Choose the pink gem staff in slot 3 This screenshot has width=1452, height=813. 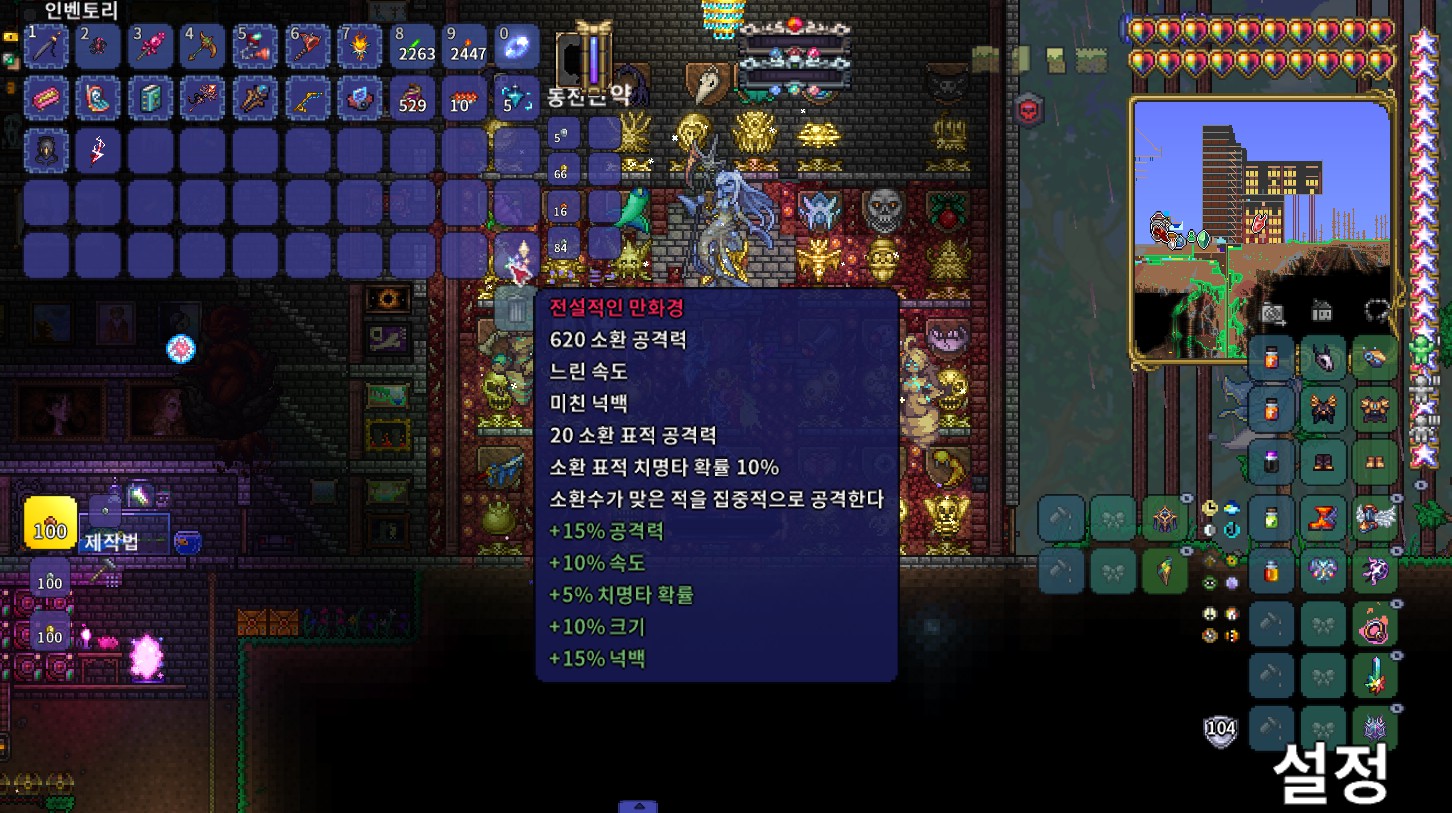[x=150, y=47]
